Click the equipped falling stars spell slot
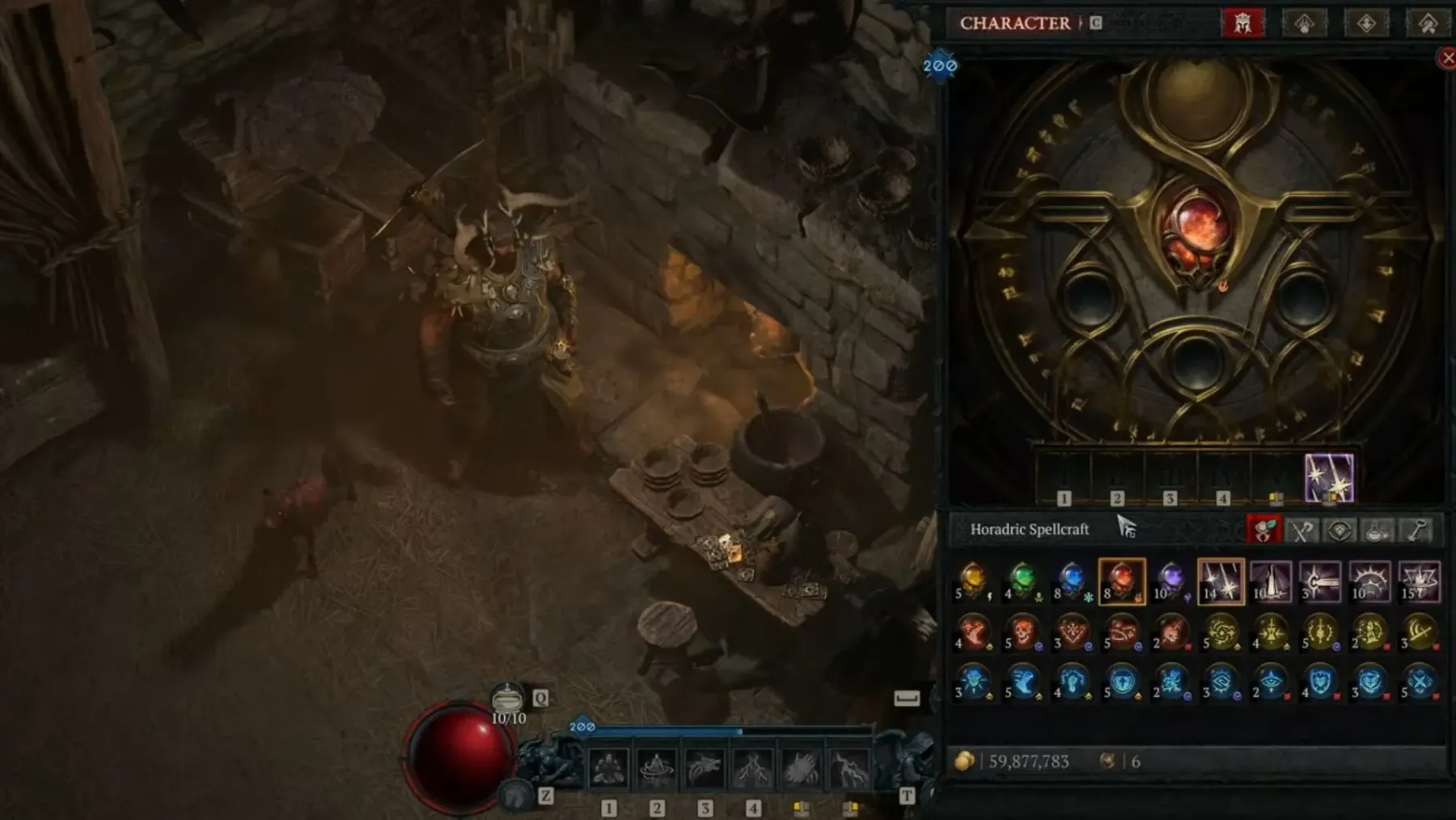 (x=1329, y=477)
